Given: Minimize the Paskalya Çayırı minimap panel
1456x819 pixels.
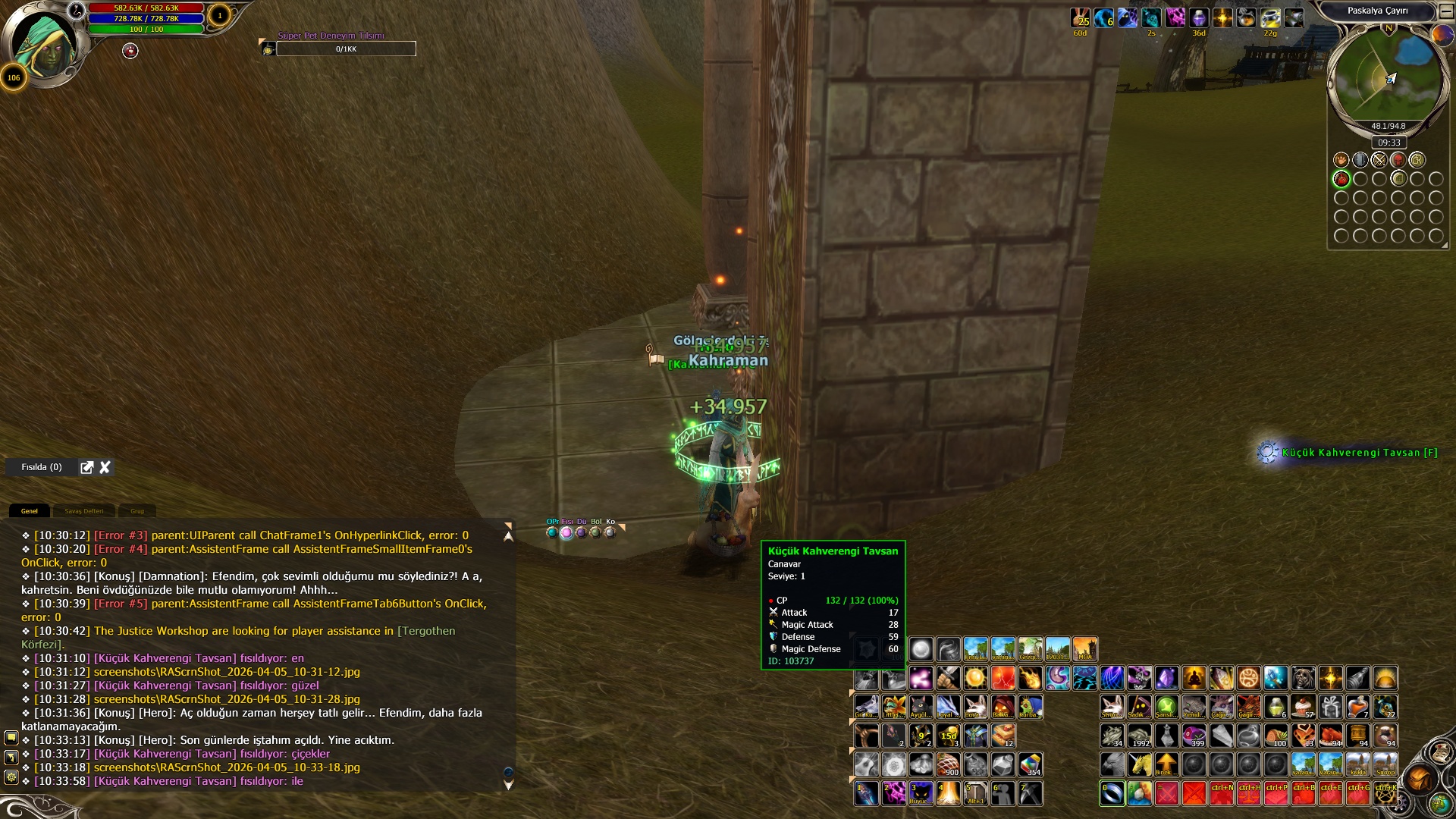Looking at the screenshot, I should [1446, 11].
